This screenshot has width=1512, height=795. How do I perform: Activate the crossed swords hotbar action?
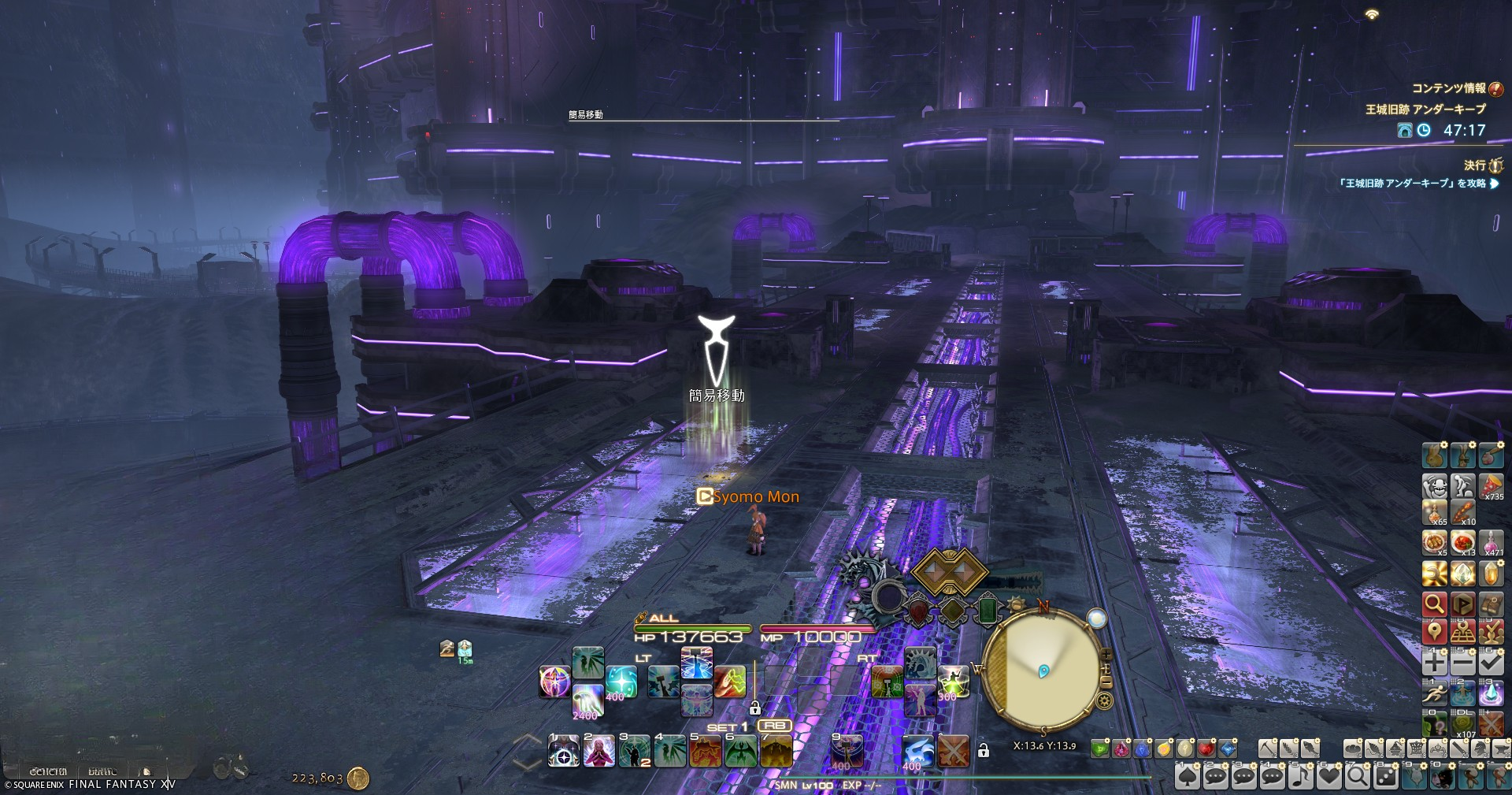954,751
